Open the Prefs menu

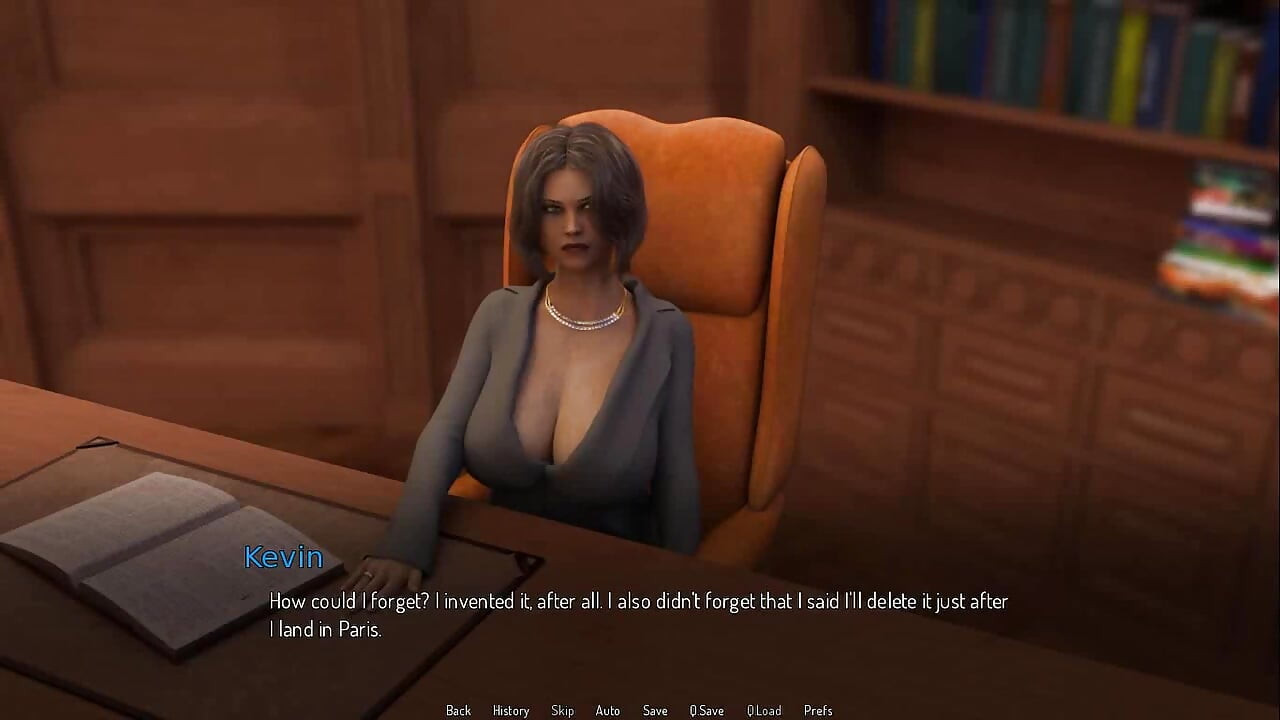[817, 710]
